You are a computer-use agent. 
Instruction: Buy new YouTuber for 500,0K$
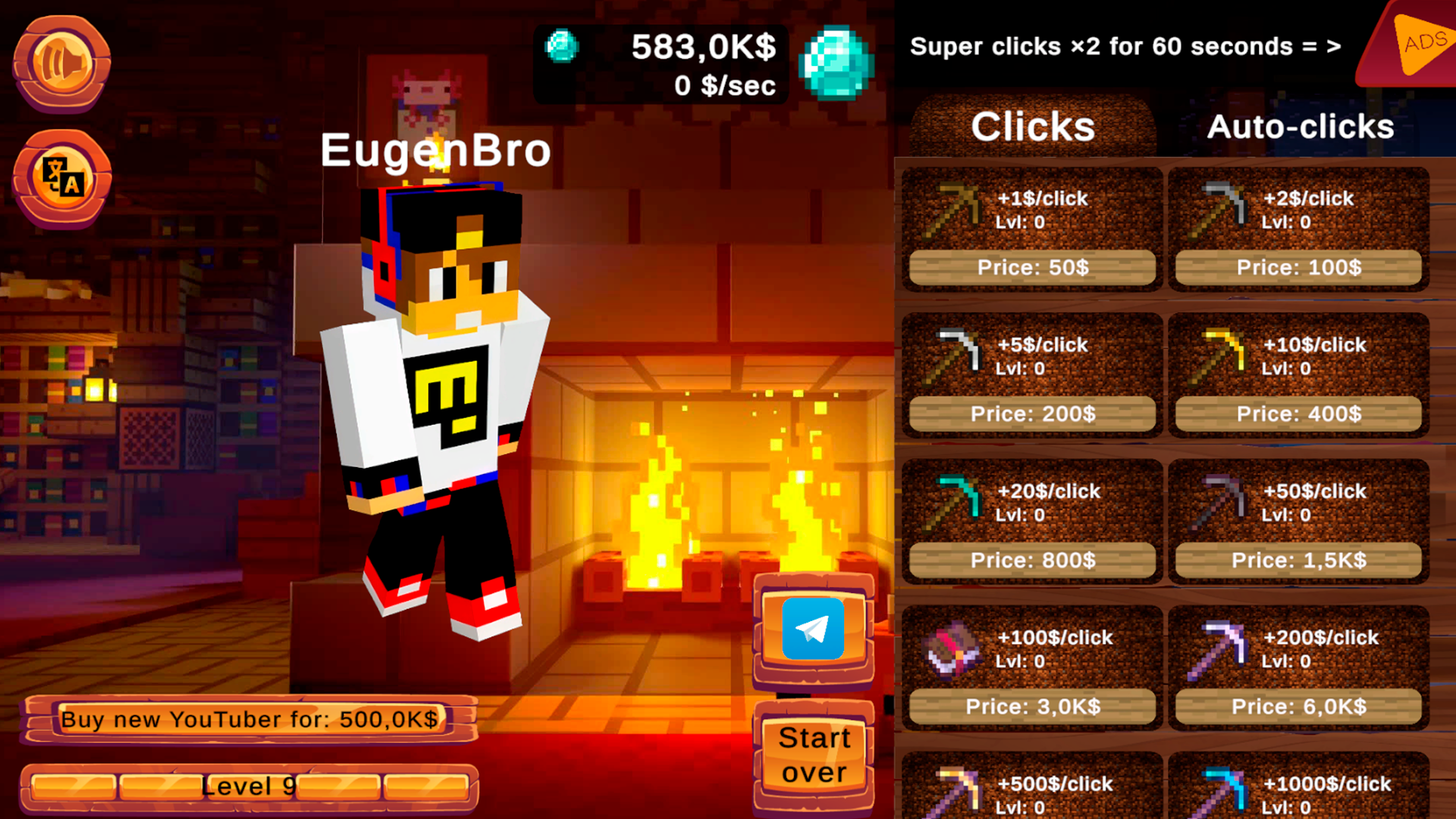click(250, 719)
